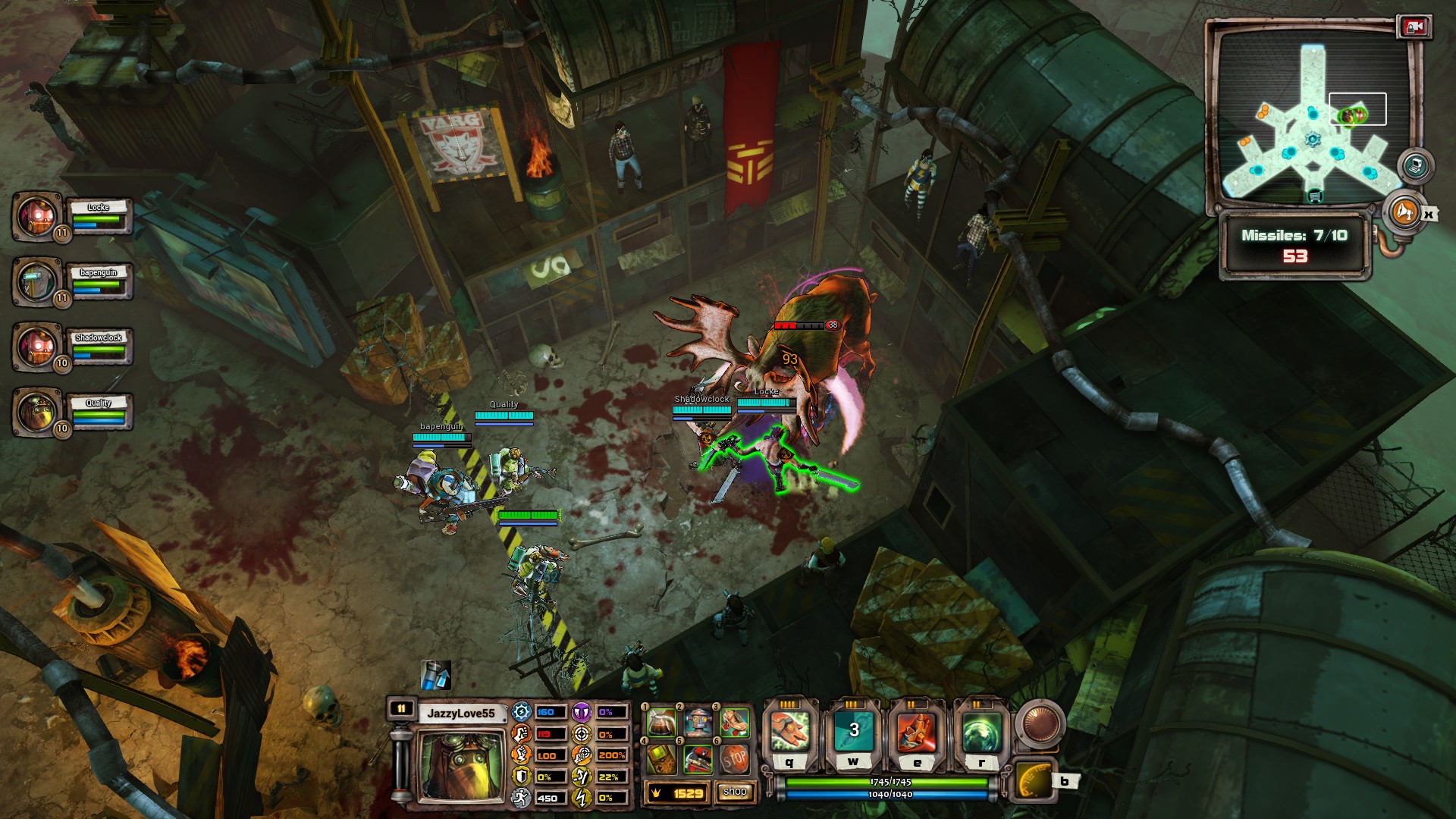This screenshot has width=1456, height=819.
Task: Click the yellow gauge recall button
Action: point(1034,780)
